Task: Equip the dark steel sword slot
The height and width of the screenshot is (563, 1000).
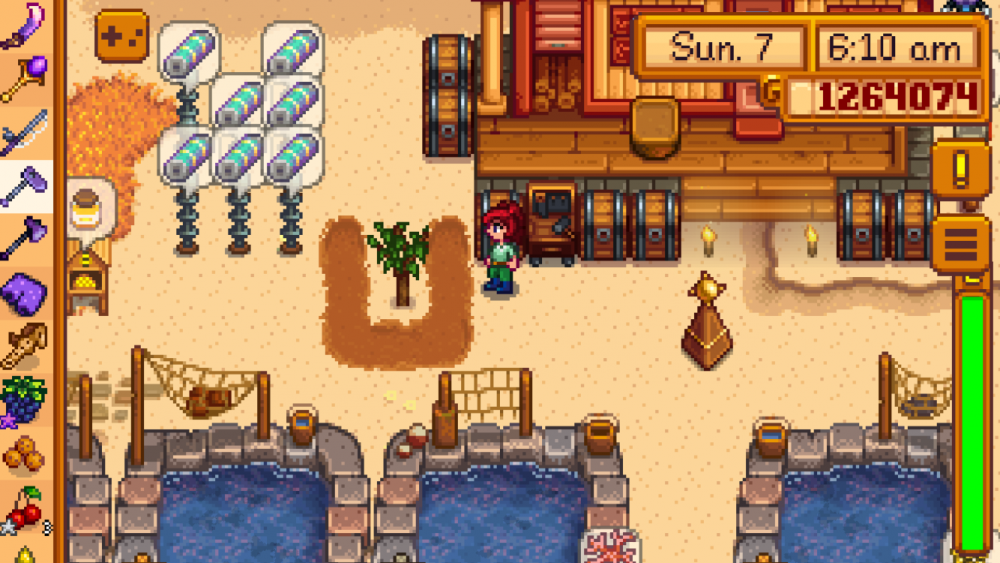Action: (x=25, y=133)
